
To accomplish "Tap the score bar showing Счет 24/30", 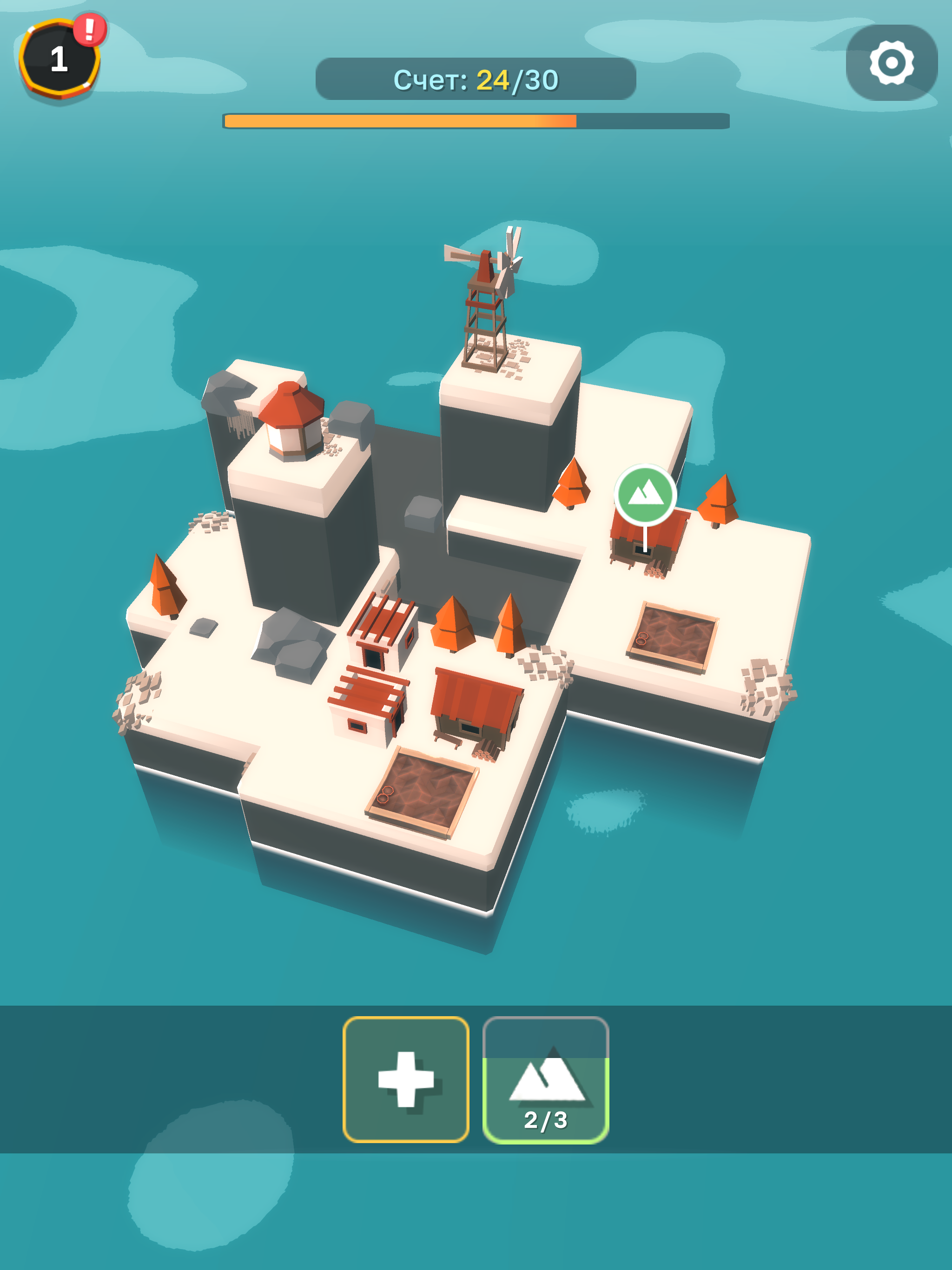I will pos(476,80).
